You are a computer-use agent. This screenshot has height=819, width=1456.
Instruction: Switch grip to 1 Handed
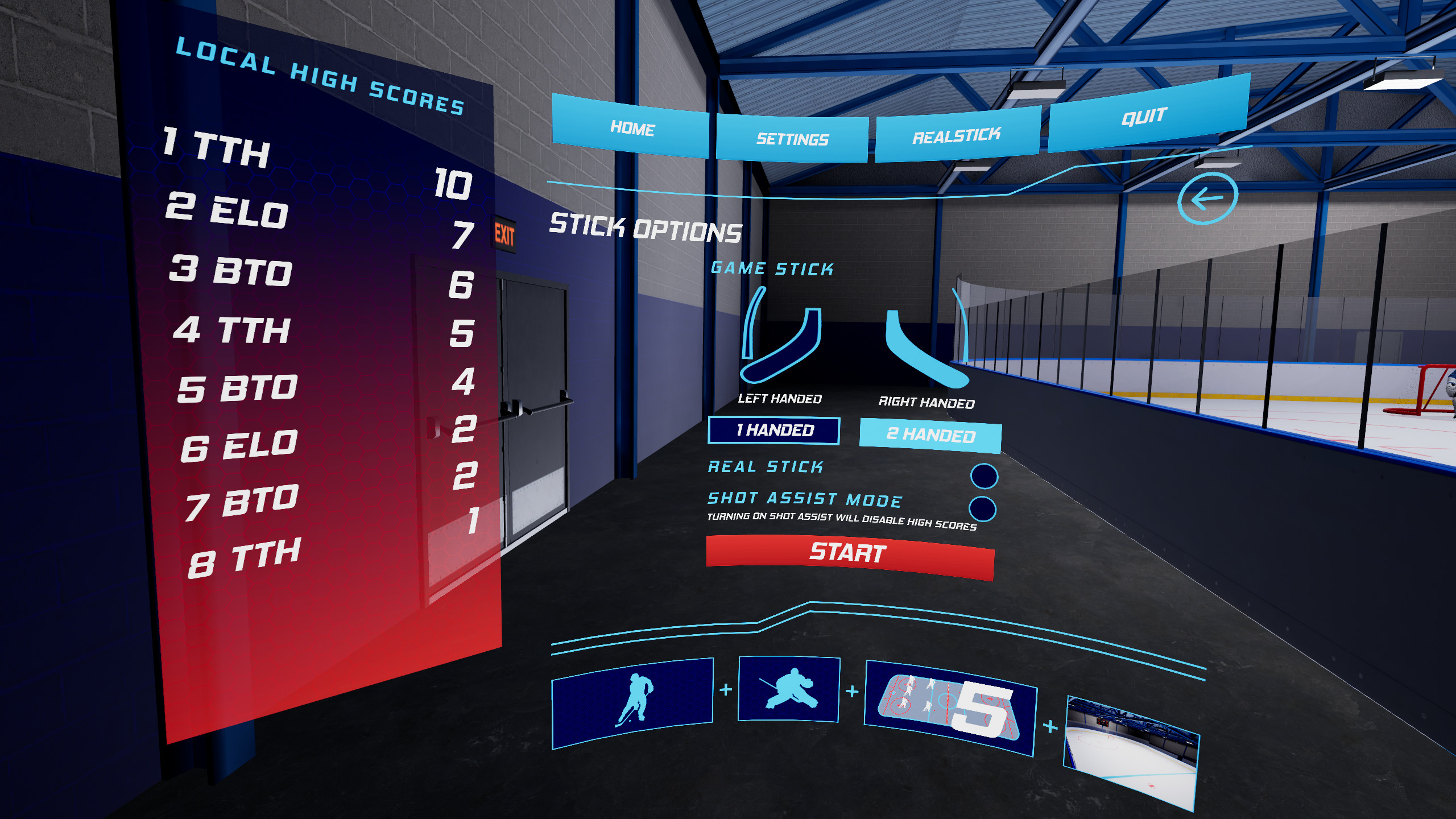click(x=773, y=430)
